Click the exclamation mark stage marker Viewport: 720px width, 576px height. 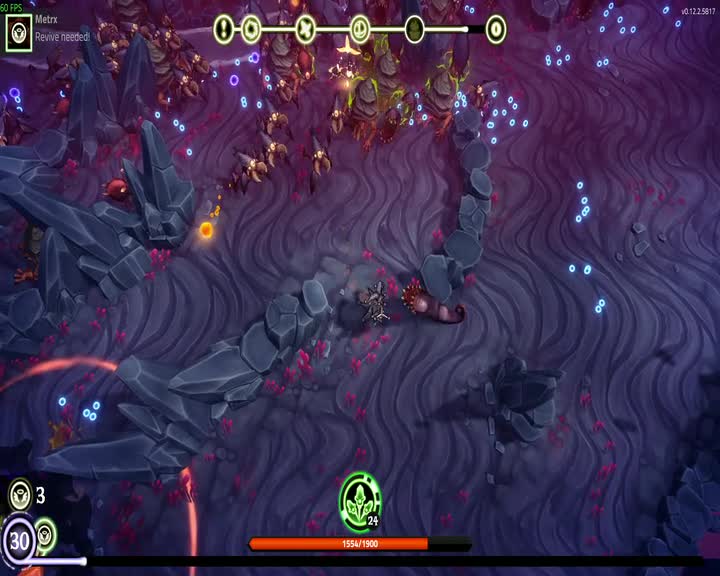(x=223, y=29)
